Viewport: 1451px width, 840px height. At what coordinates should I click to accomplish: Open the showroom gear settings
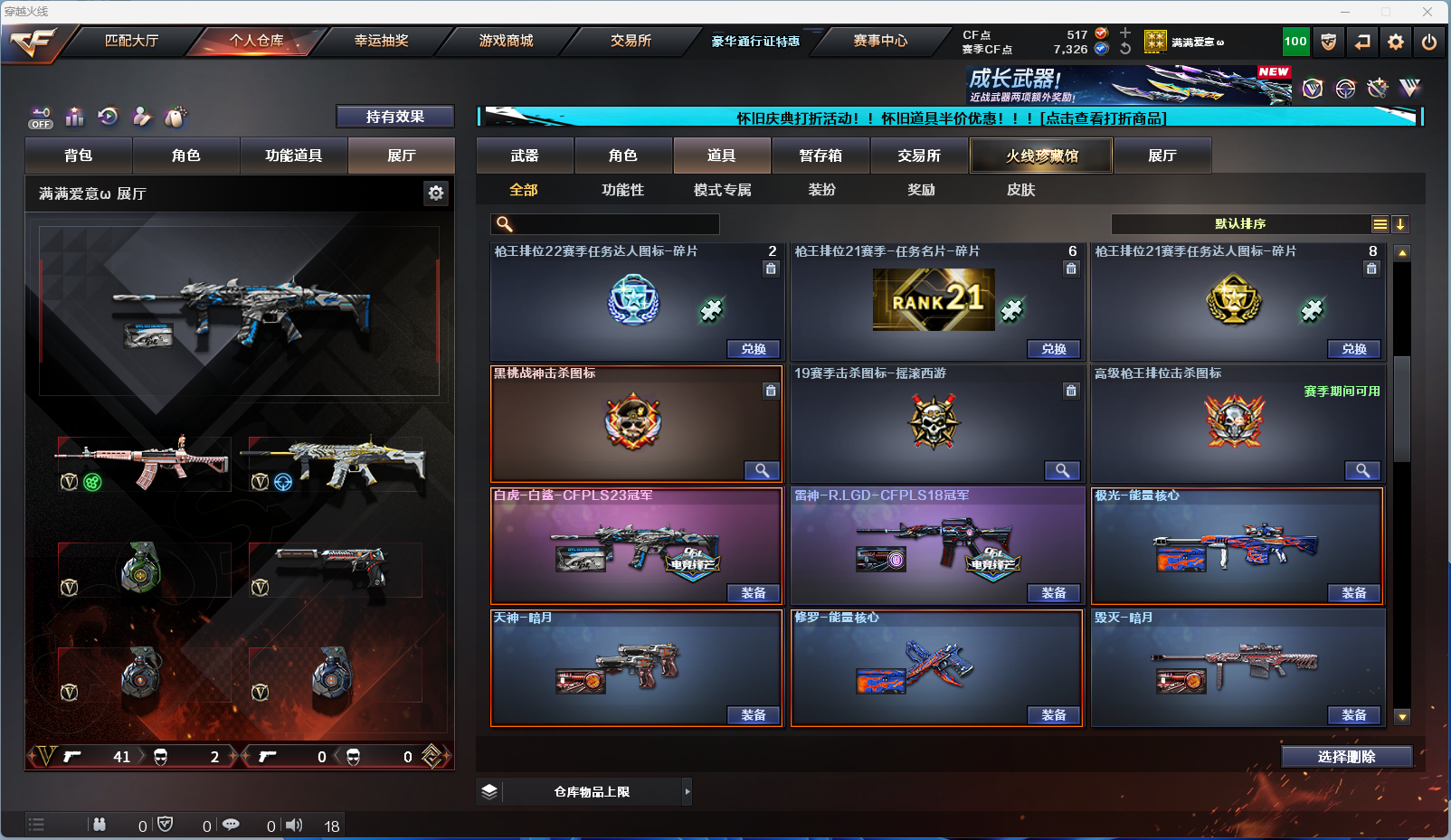tap(436, 193)
